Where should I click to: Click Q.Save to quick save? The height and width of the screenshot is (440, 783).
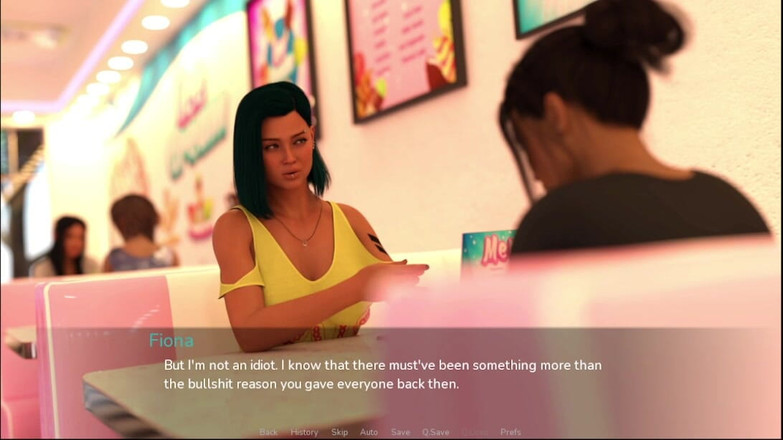pos(436,432)
